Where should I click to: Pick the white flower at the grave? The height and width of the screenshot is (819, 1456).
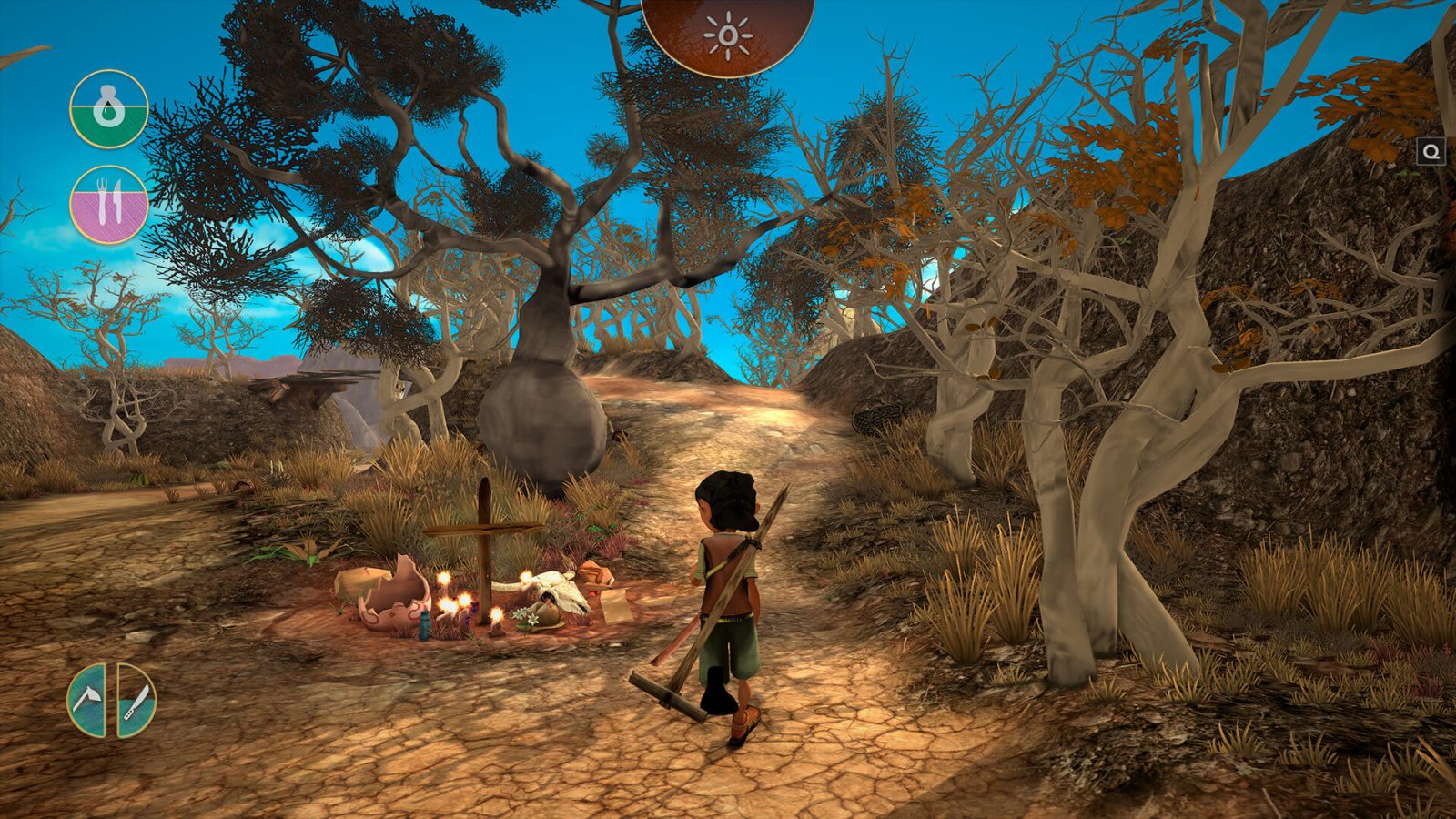click(526, 617)
